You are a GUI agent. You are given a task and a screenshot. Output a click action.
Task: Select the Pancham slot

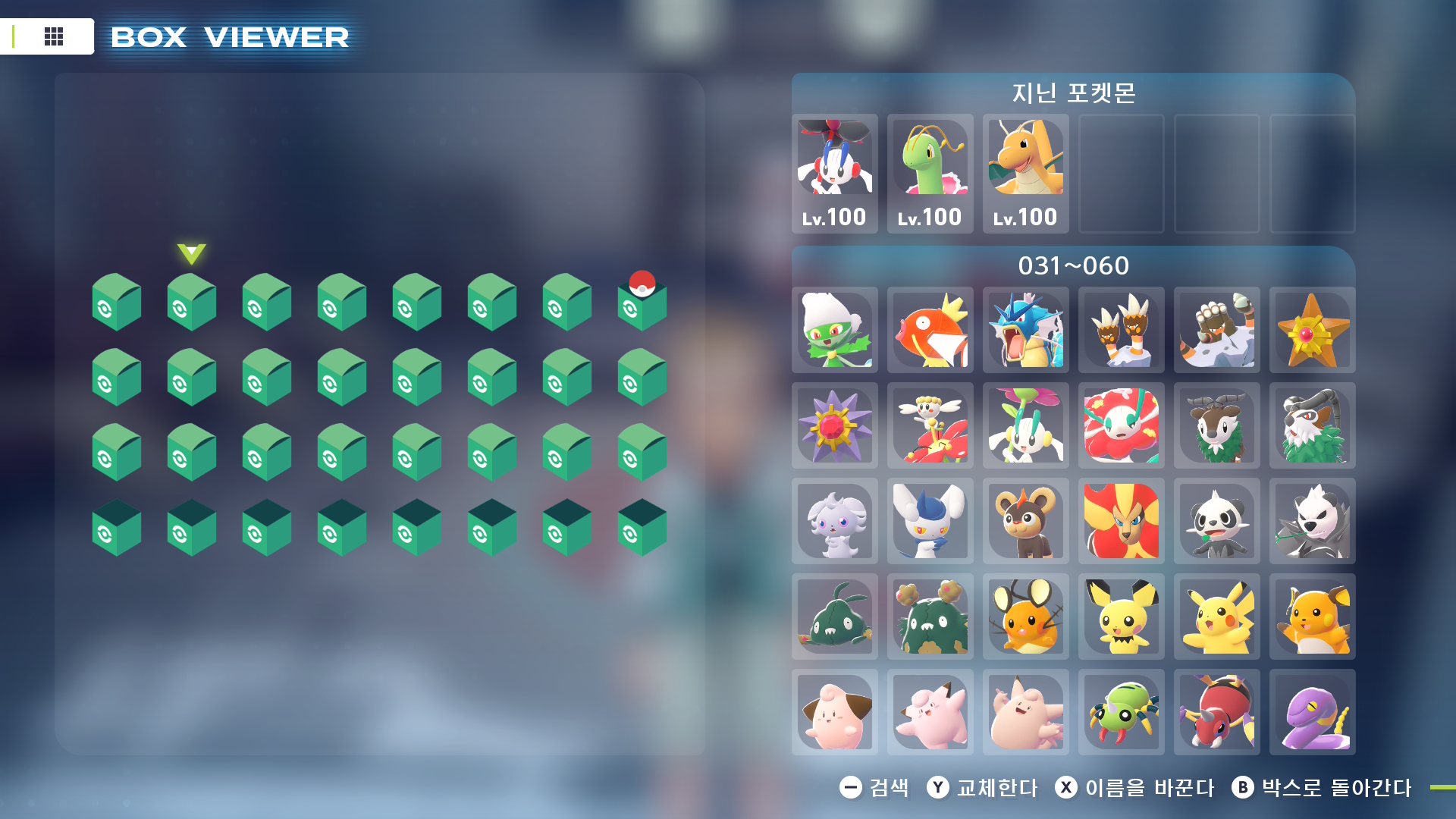pos(1216,521)
